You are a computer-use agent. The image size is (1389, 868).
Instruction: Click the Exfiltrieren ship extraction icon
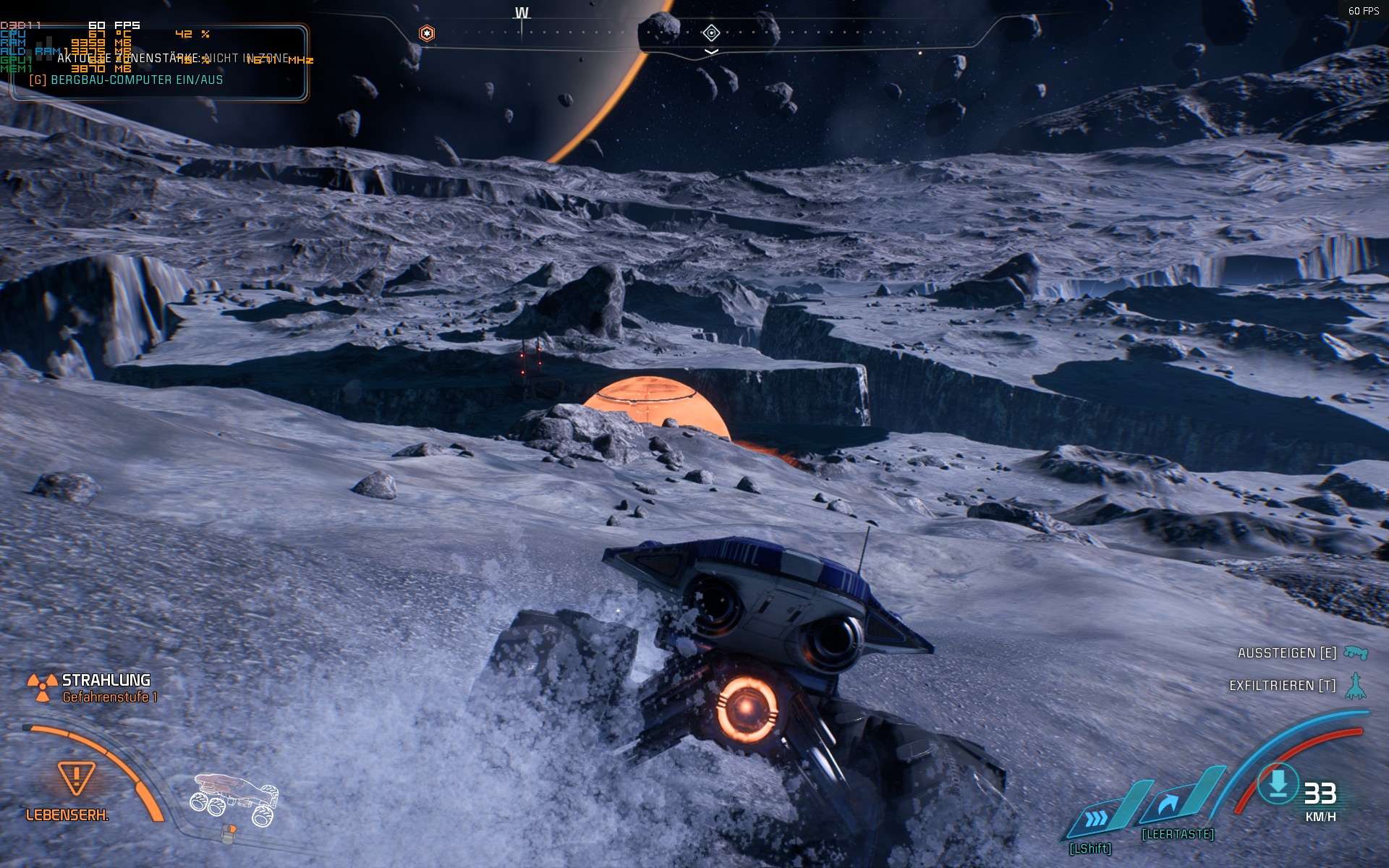point(1355,686)
